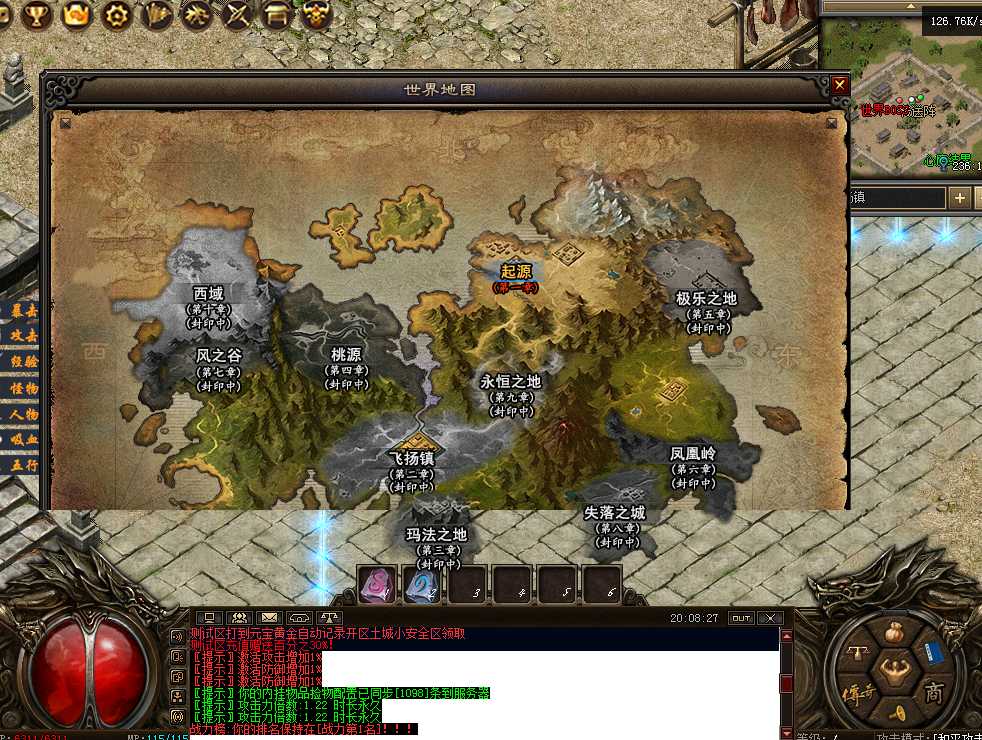The height and width of the screenshot is (740, 982).
Task: Click the minimap plus button
Action: click(x=960, y=198)
